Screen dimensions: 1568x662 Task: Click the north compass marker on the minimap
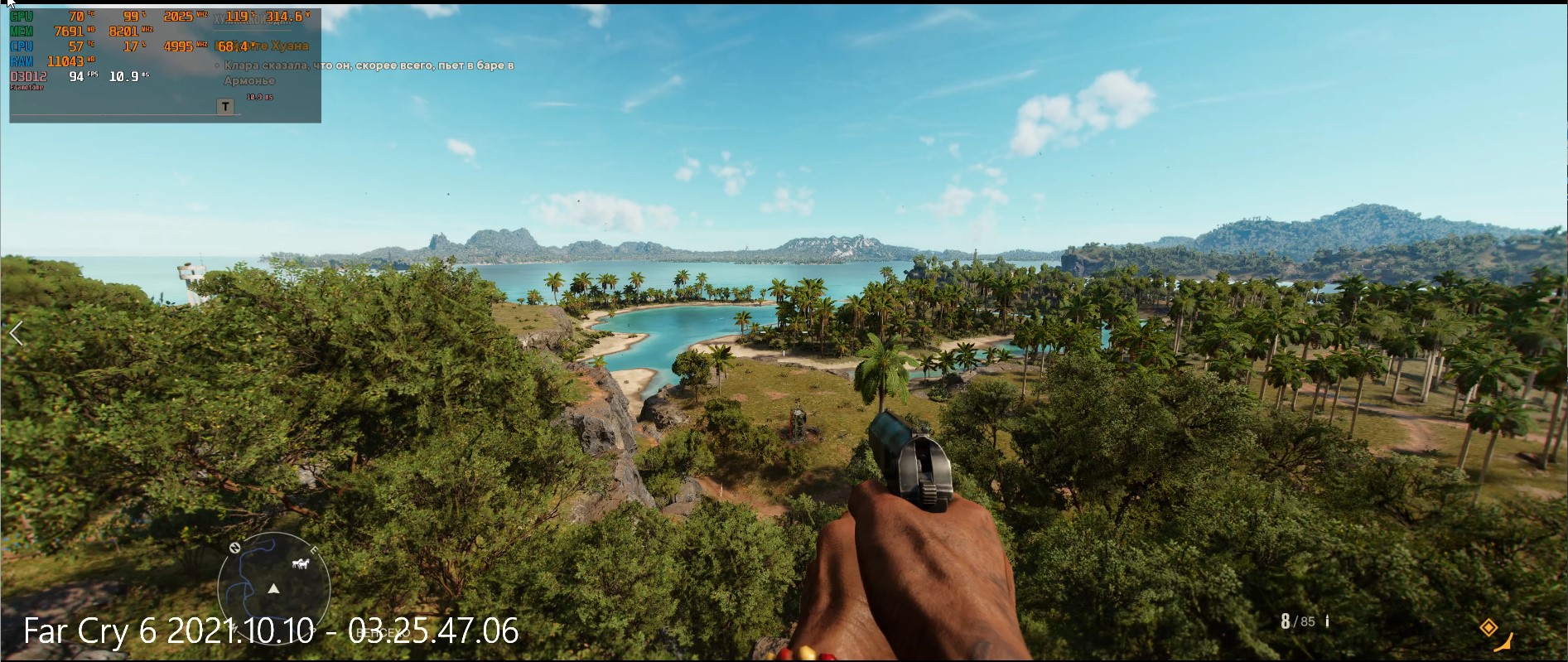(x=235, y=548)
